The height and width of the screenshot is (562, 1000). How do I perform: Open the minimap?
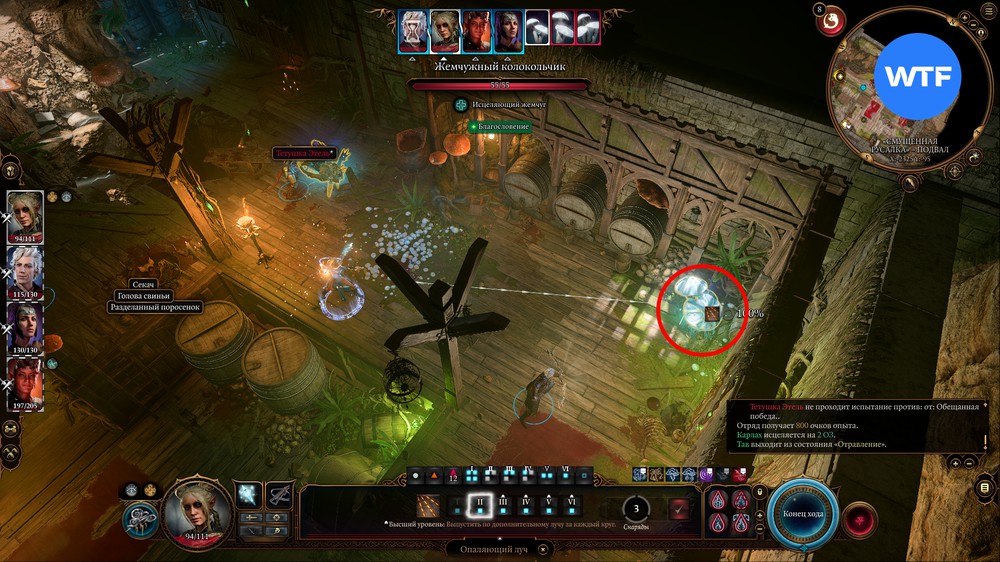point(896,93)
